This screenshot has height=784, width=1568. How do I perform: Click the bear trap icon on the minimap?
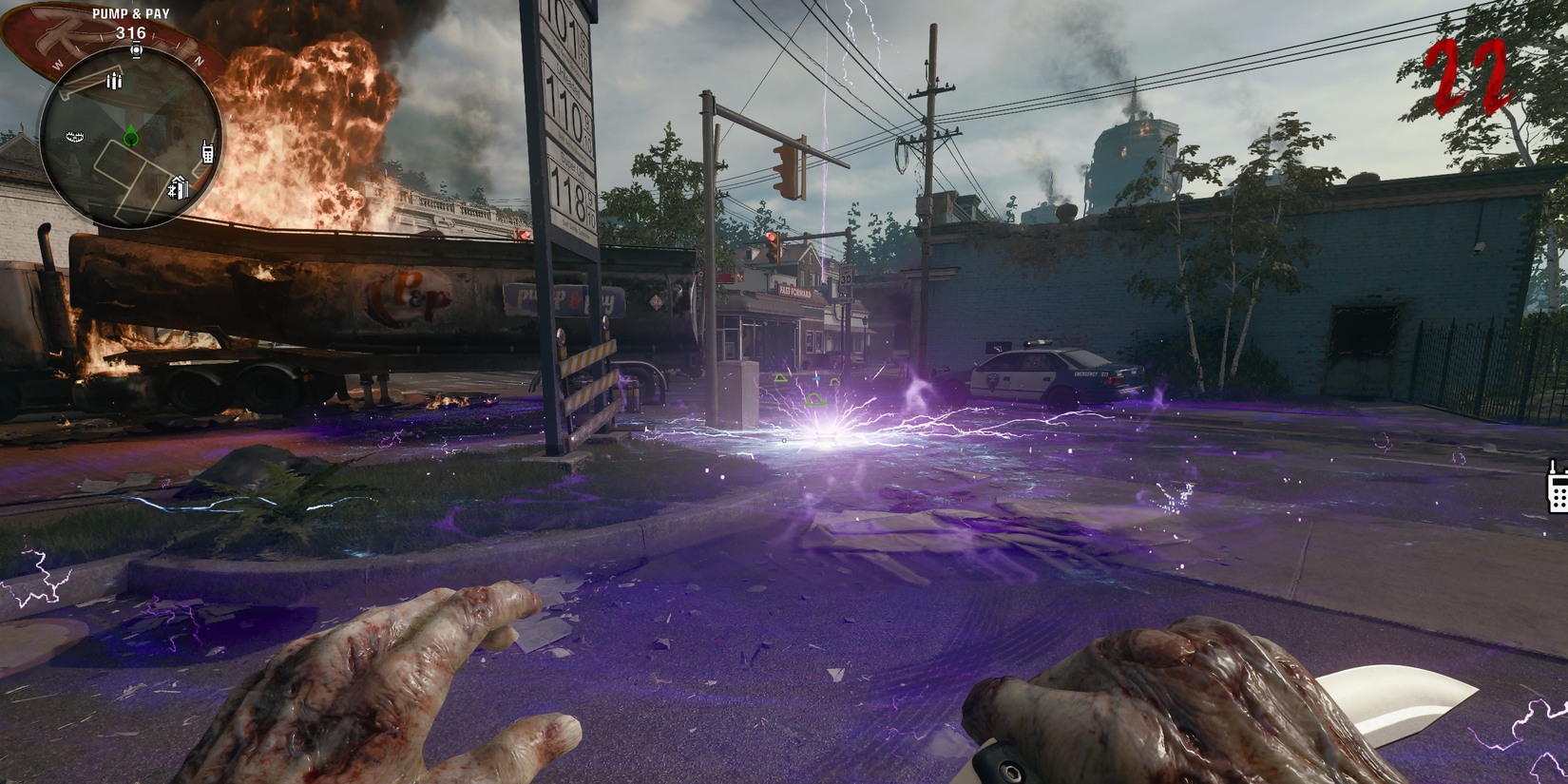[x=74, y=137]
